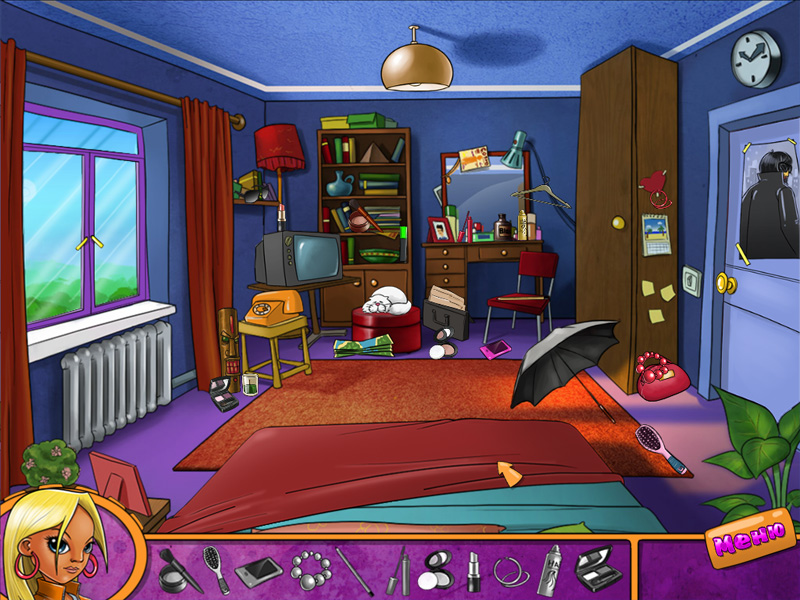Select the pearl bracelet item icon
Viewport: 800px width, 600px height.
coord(308,571)
